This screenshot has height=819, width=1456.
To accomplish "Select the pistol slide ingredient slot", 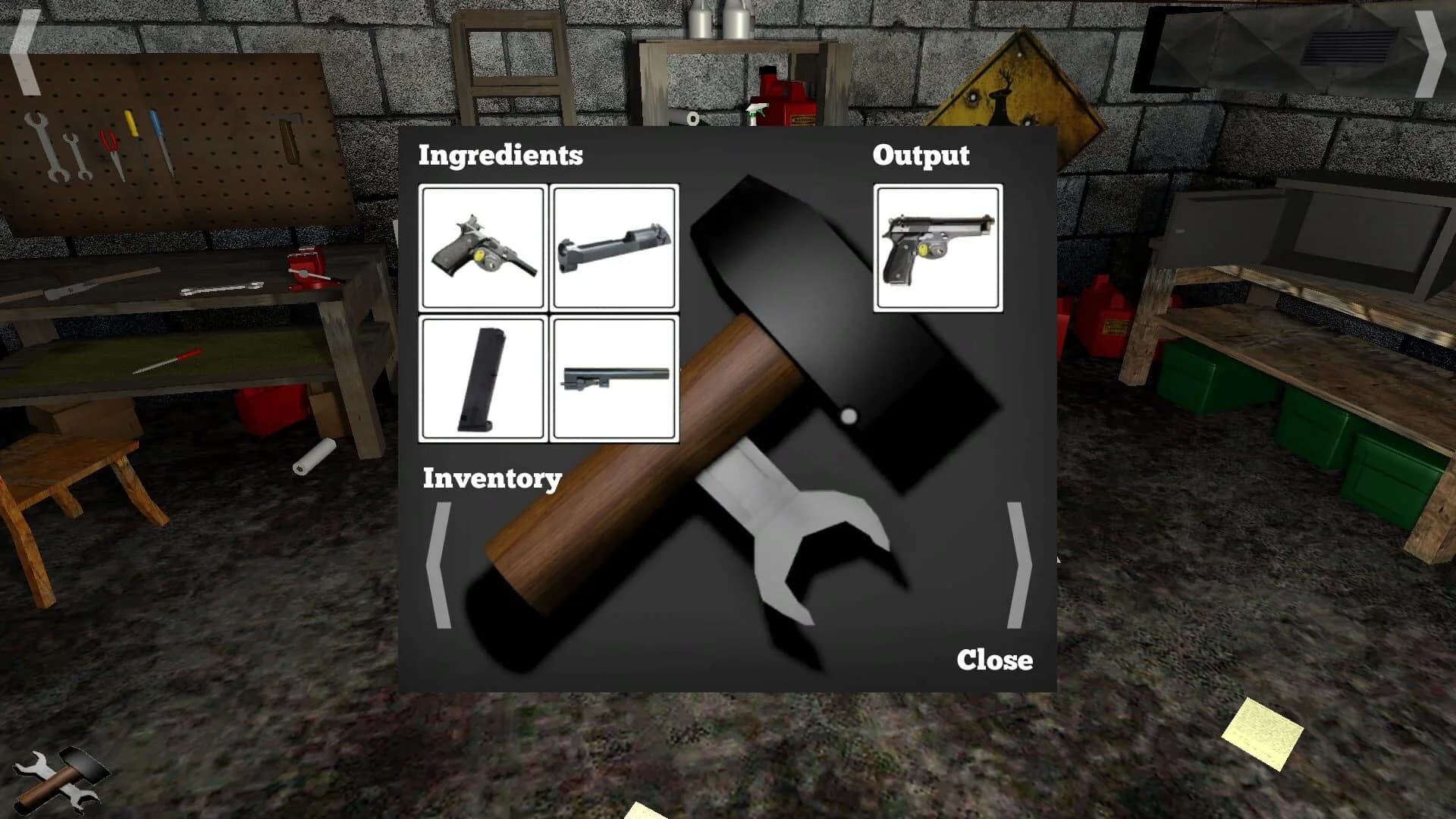I will [x=614, y=246].
